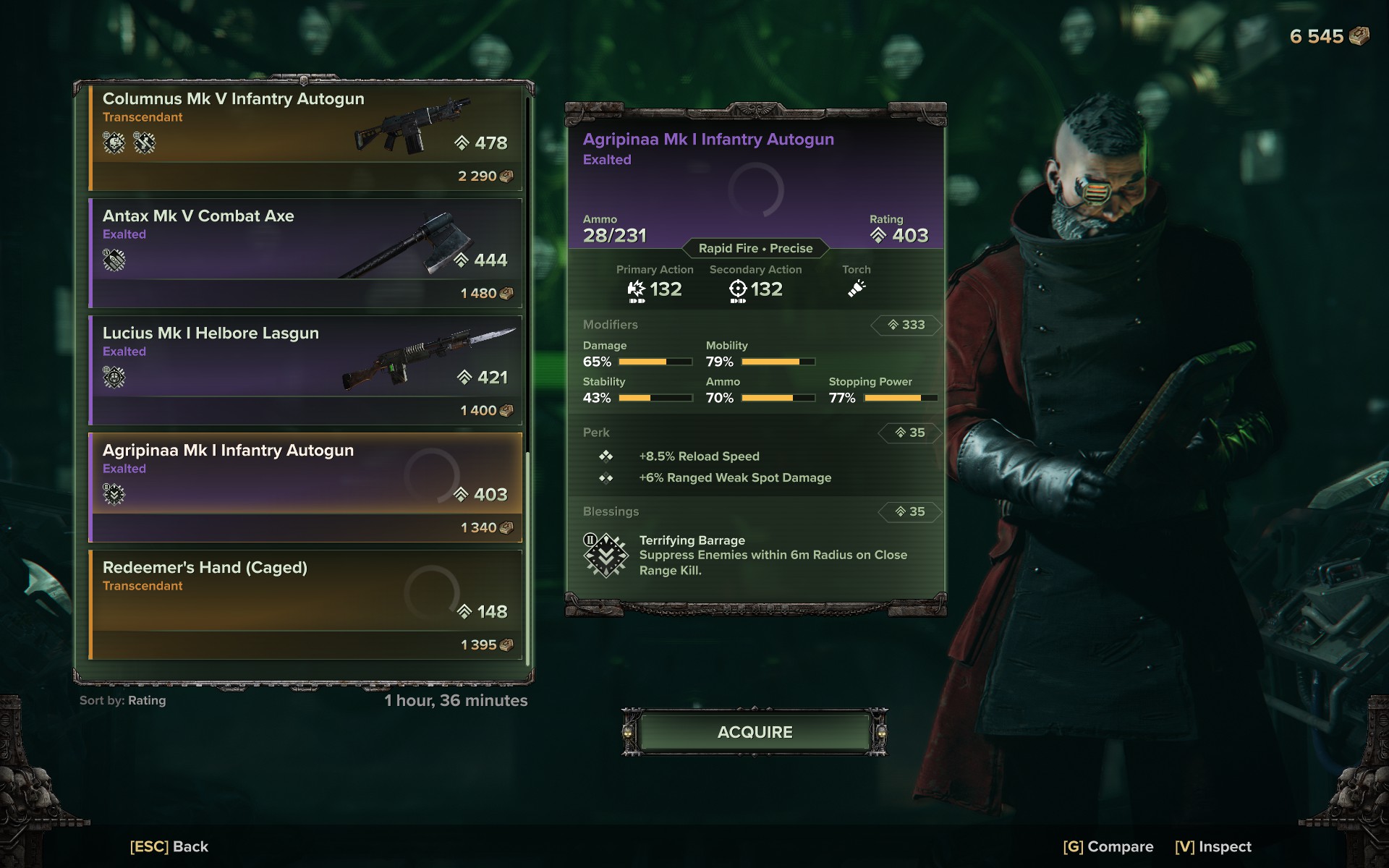Choose the Antax Mk V Combat Axe
This screenshot has height=868, width=1389.
pos(305,253)
